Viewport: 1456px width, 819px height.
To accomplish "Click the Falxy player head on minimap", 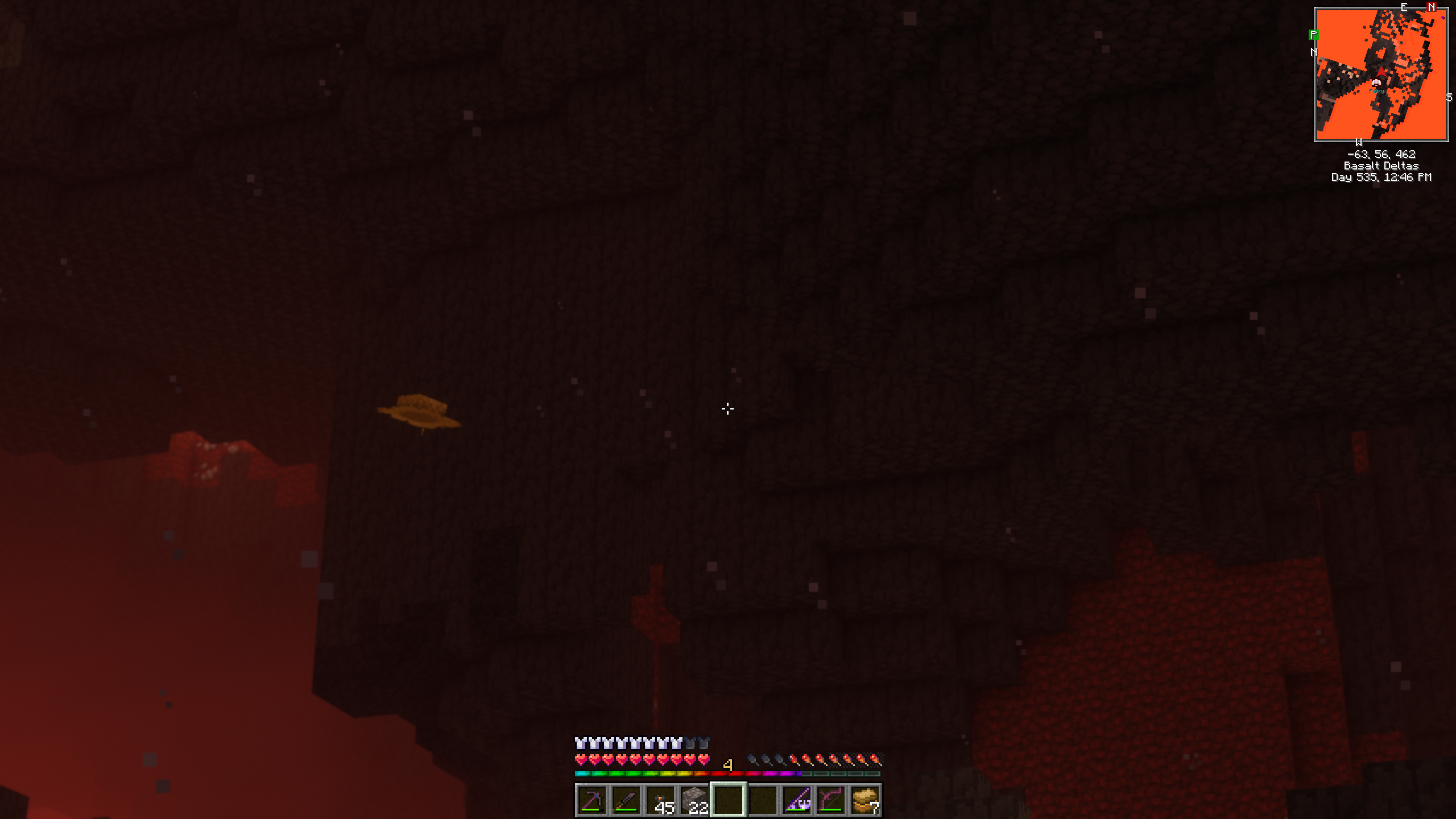I will coord(1376,83).
